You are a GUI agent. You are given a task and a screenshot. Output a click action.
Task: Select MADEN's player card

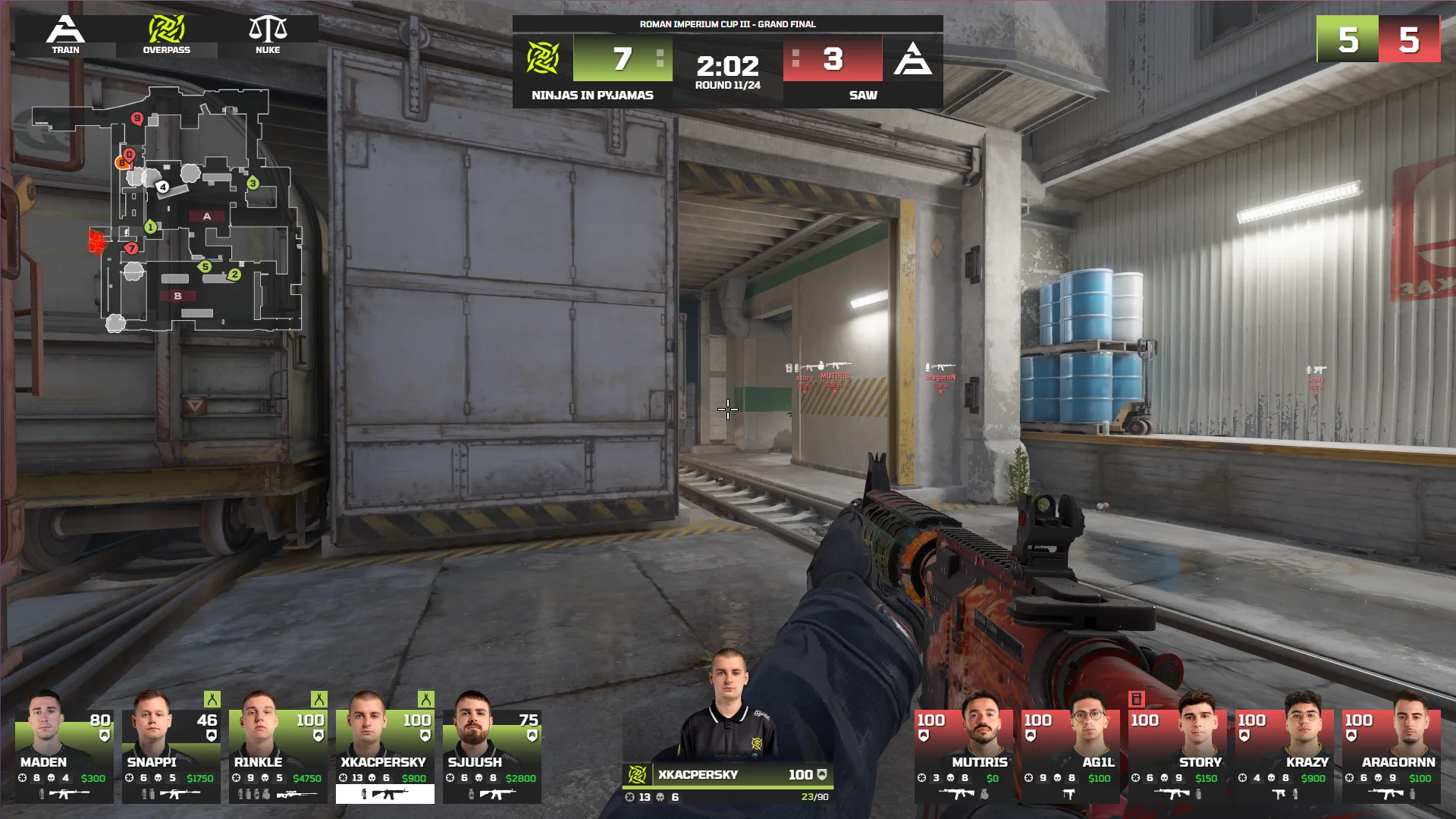point(64,748)
